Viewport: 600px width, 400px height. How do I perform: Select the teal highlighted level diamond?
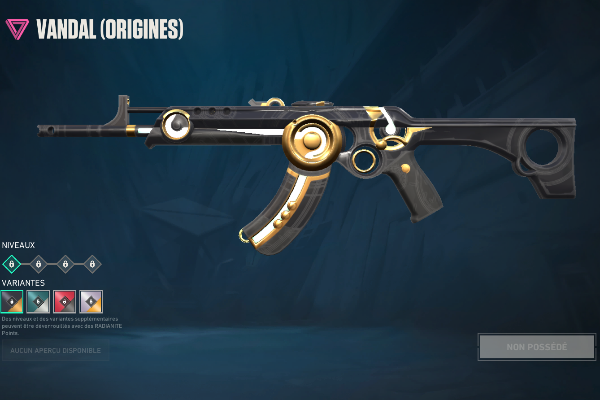11,264
